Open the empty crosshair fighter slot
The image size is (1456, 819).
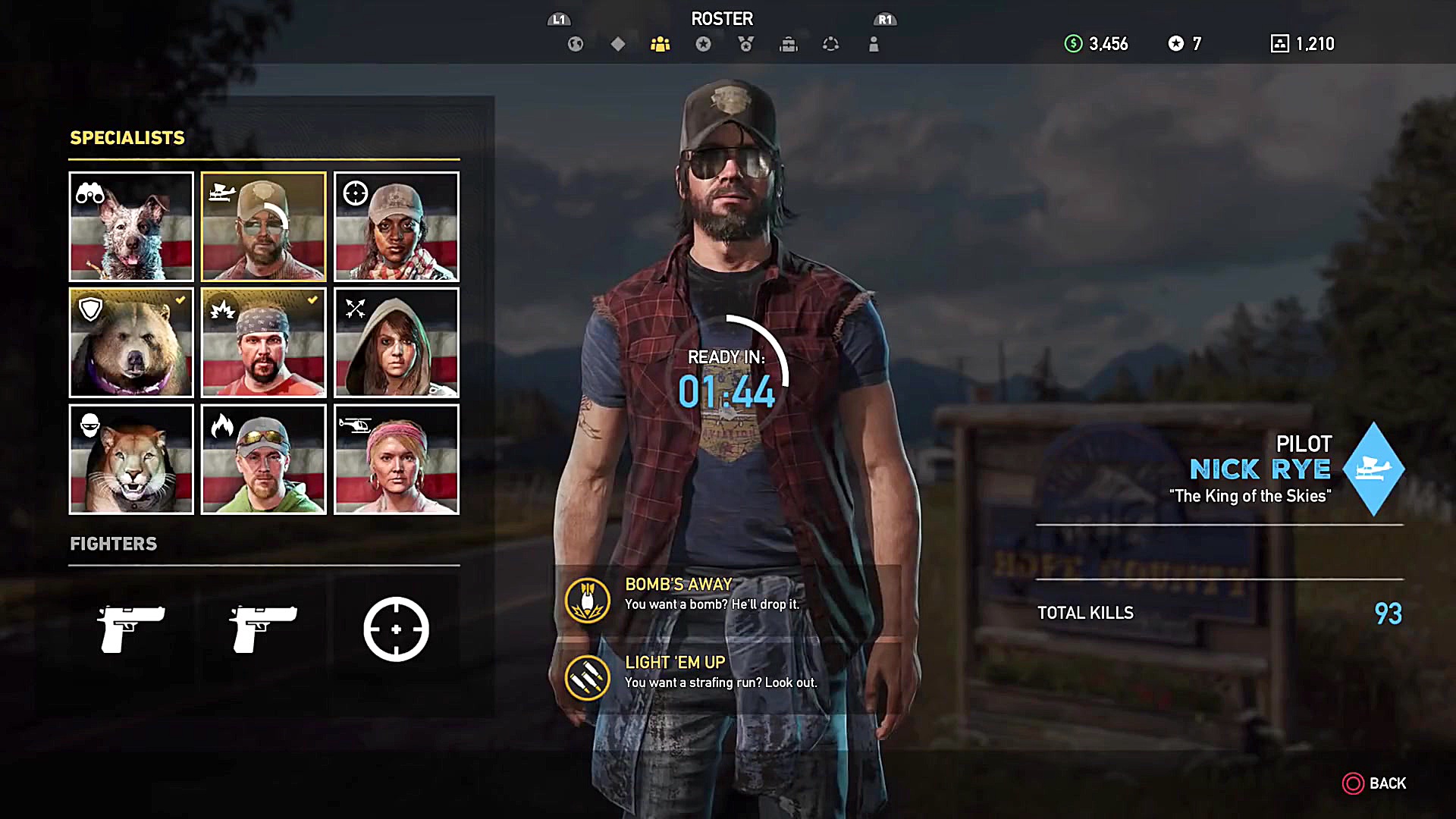pos(396,629)
